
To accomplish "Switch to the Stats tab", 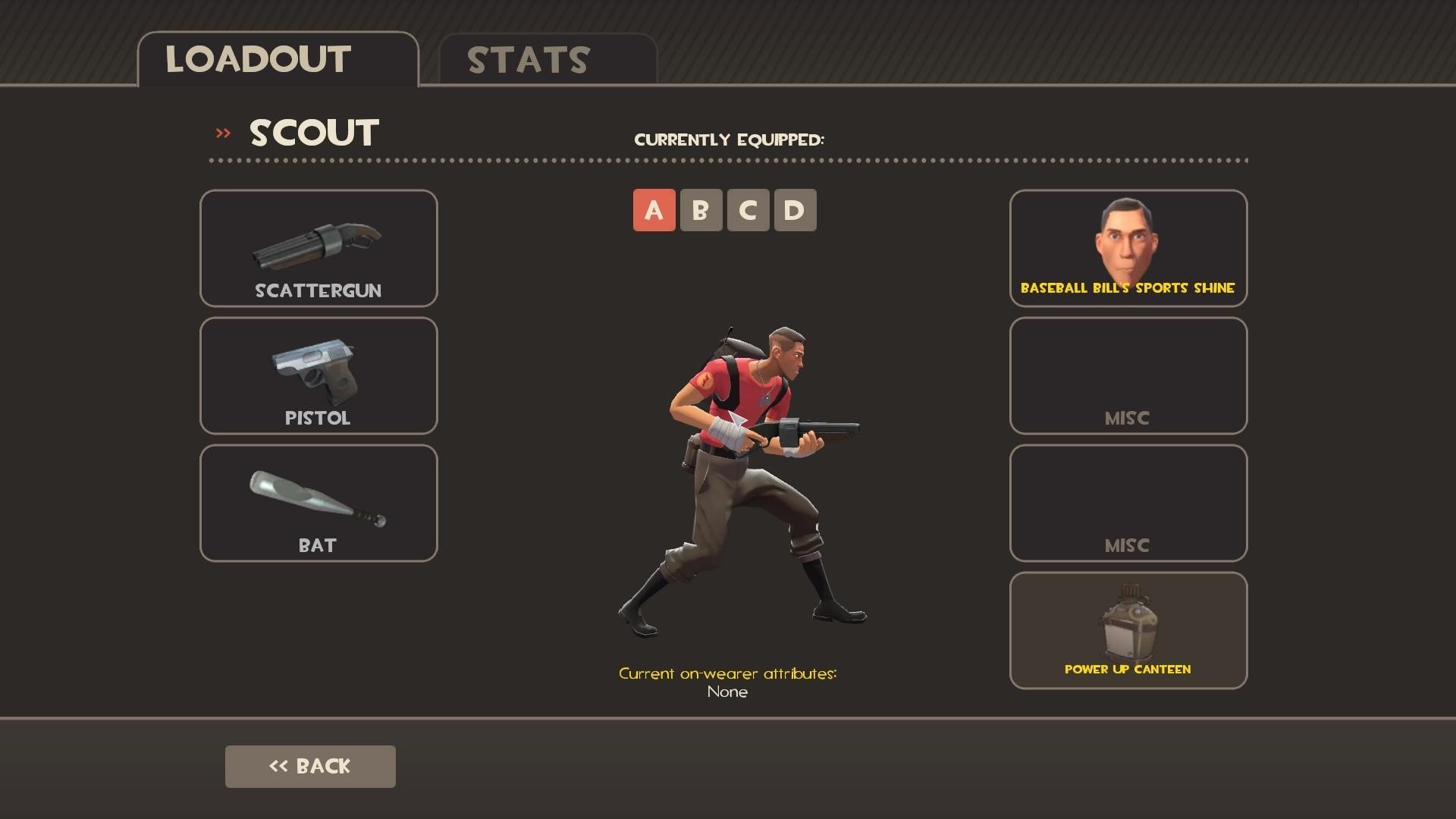I will click(x=547, y=60).
